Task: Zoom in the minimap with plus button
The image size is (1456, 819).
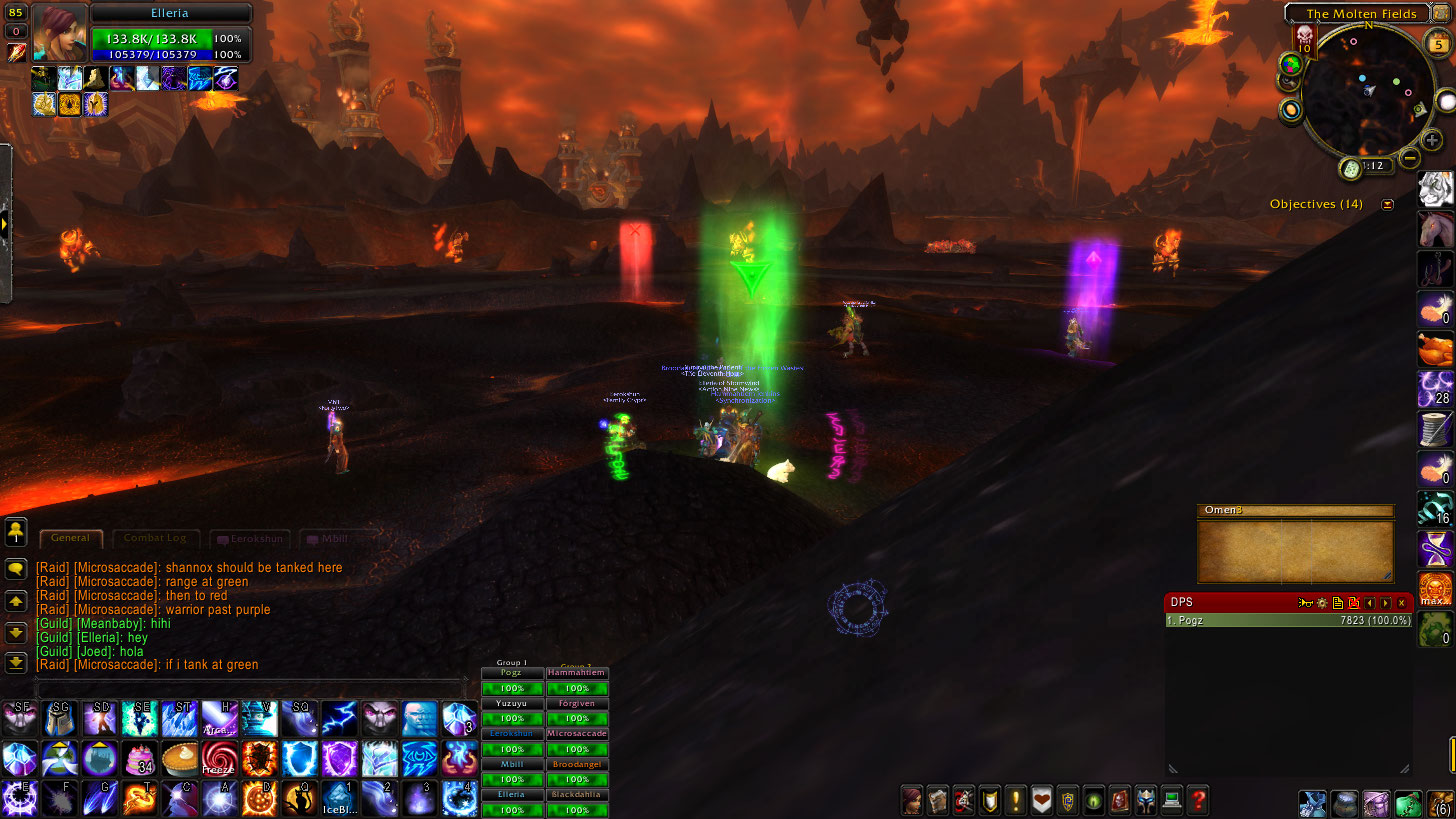Action: pos(1432,141)
